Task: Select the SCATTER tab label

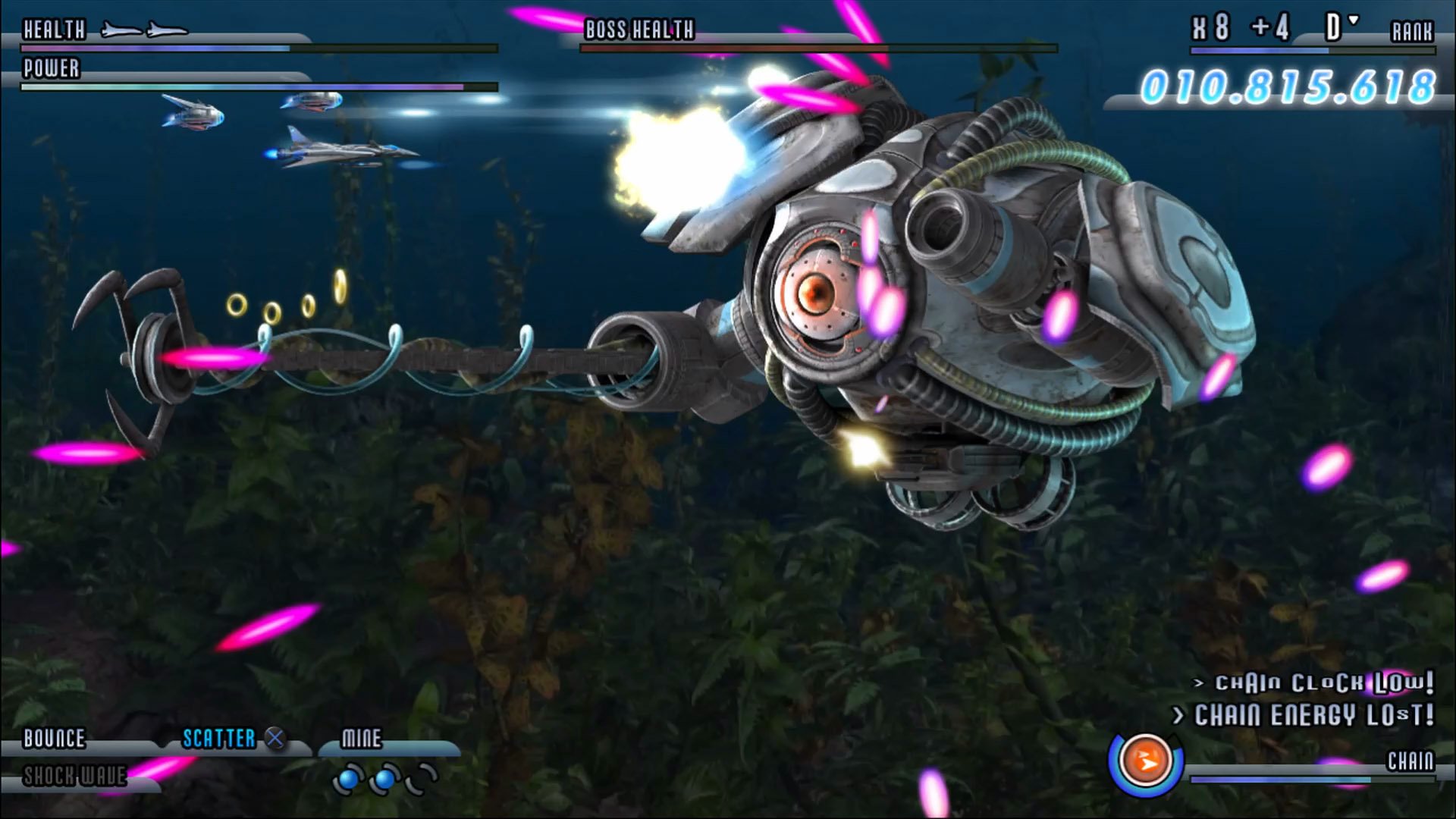Action: tap(218, 736)
